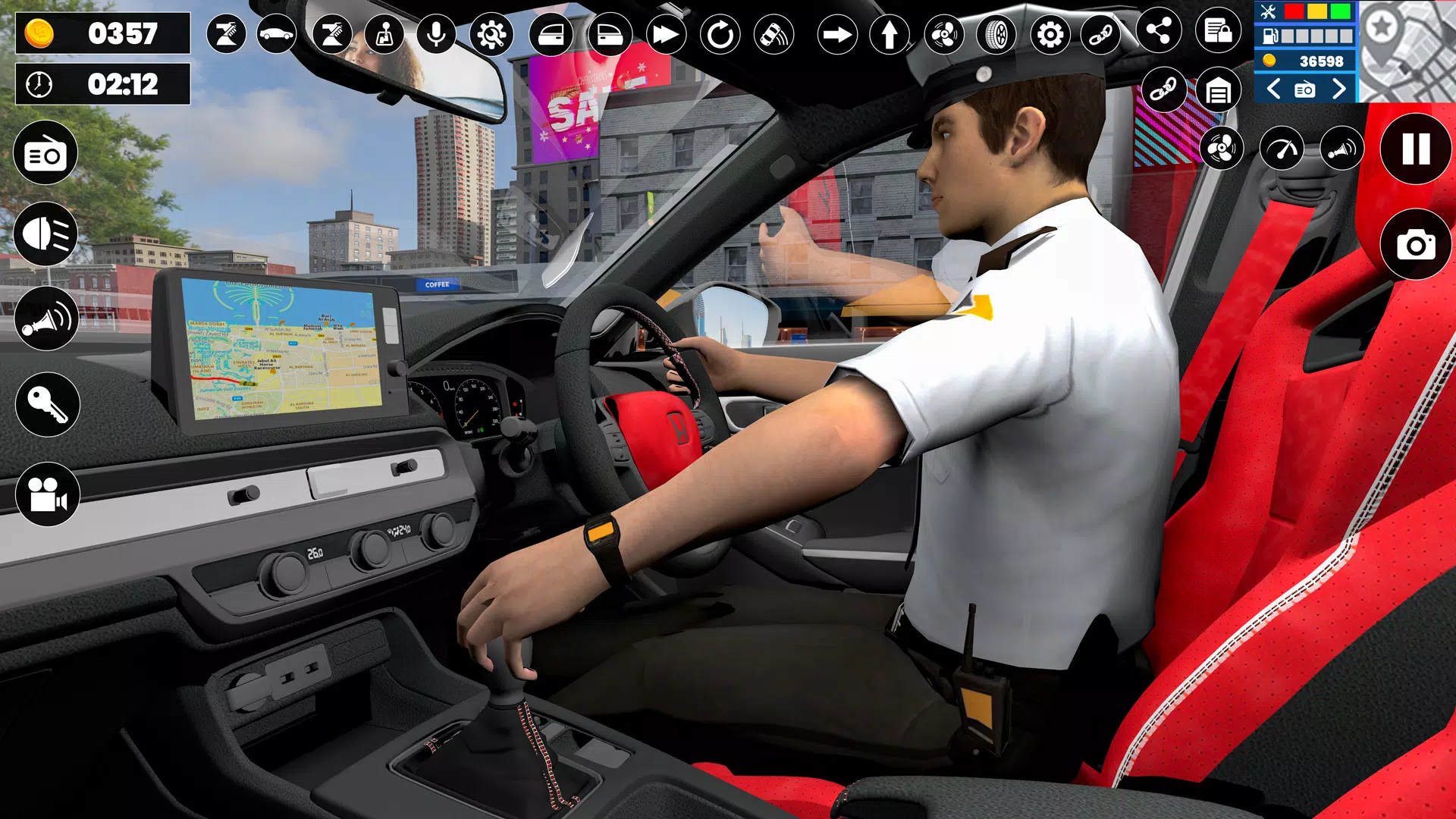The width and height of the screenshot is (1456, 819).
Task: Open the vehicle repair wrench-gear tool
Action: tap(491, 34)
